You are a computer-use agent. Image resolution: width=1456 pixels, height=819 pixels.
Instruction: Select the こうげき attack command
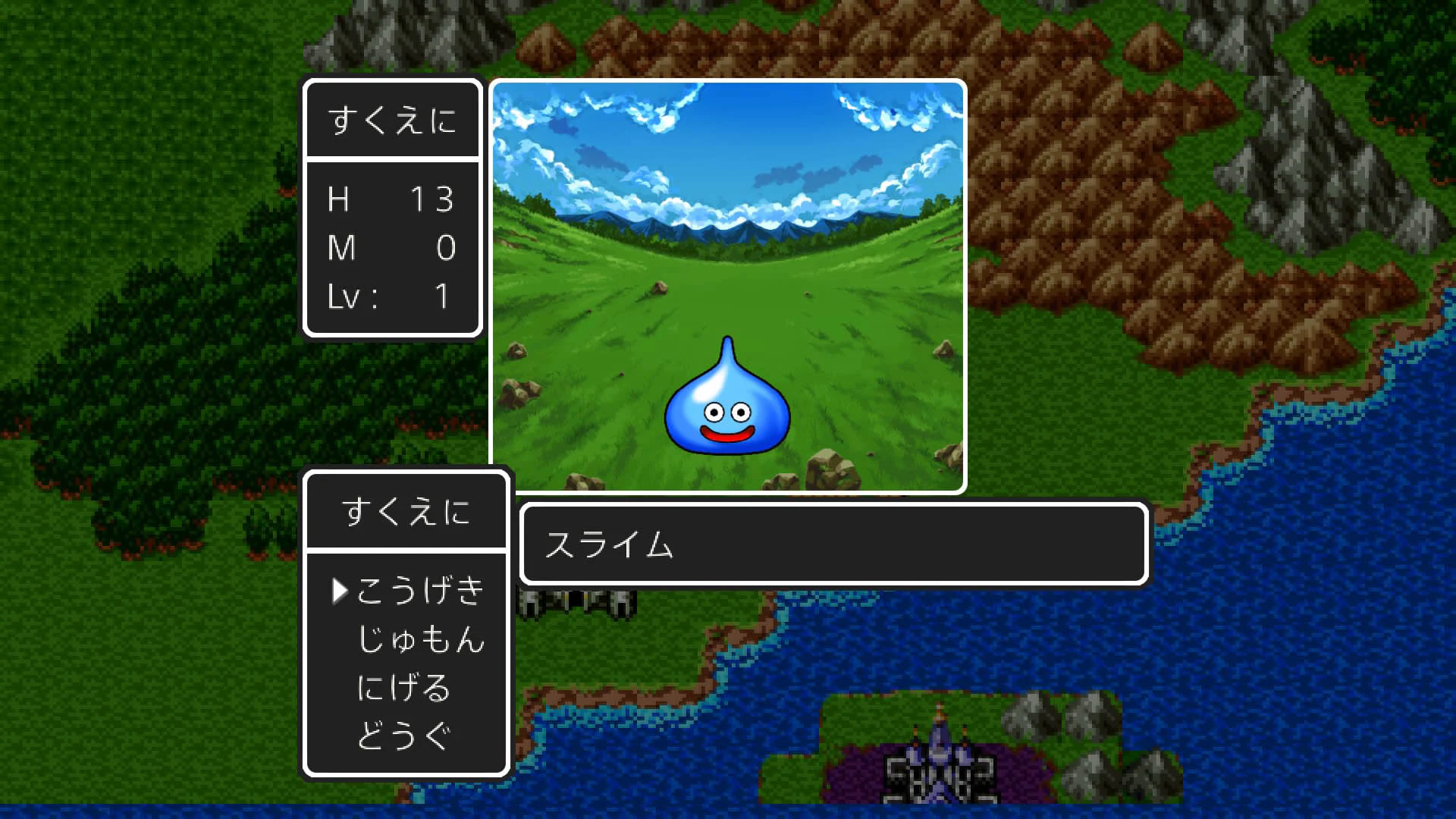422,593
